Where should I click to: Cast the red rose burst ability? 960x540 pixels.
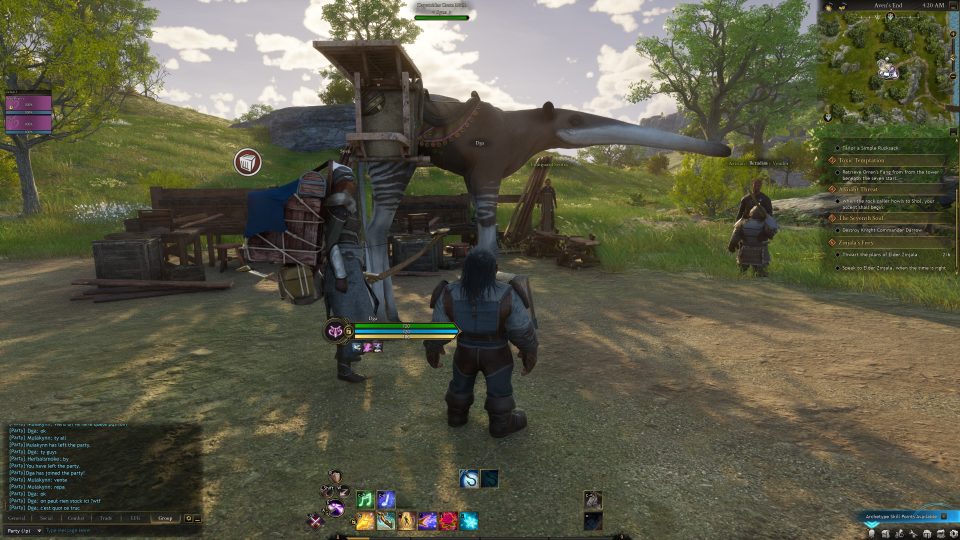tap(448, 520)
